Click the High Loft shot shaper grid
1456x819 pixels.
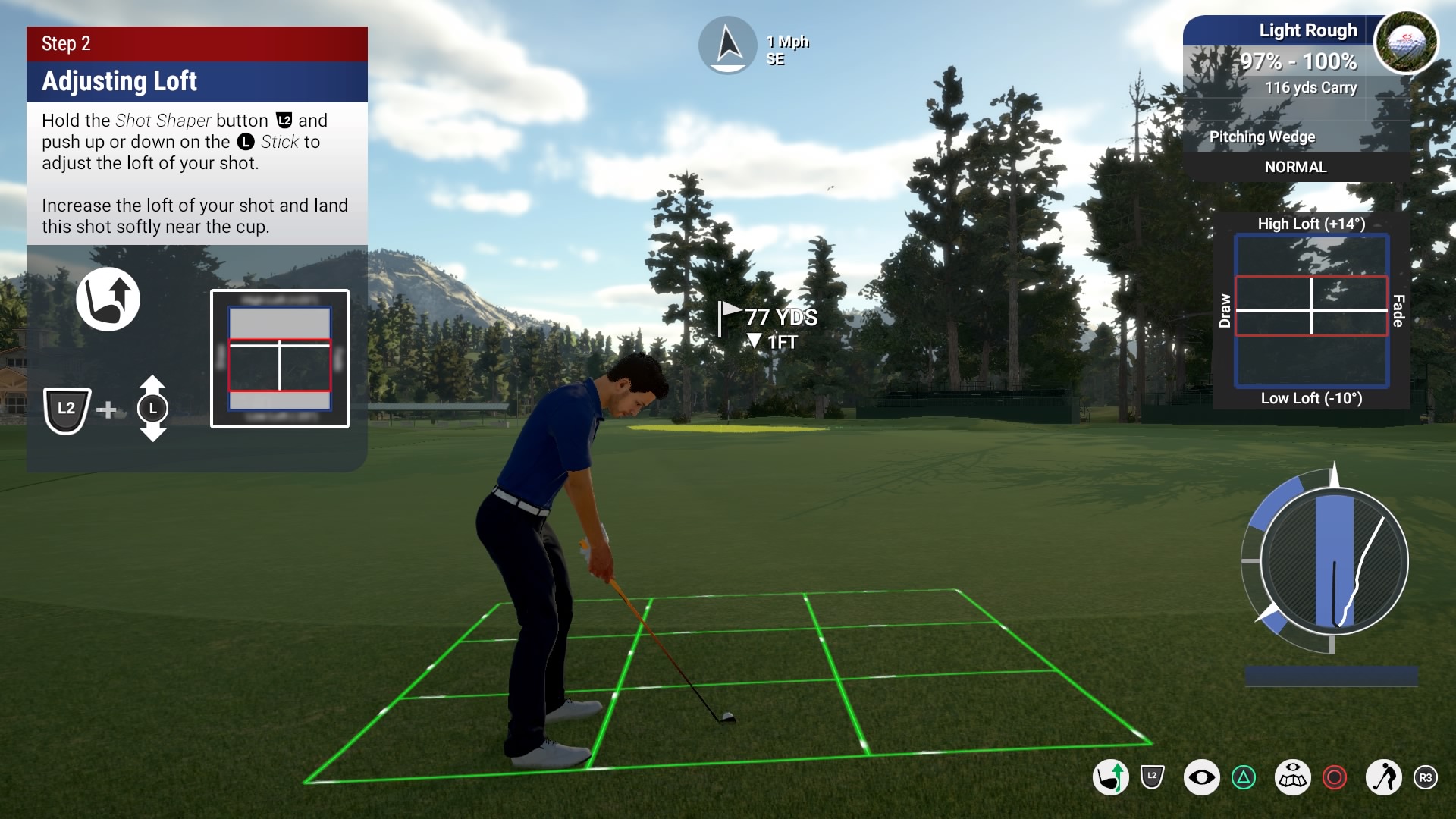(x=1311, y=310)
